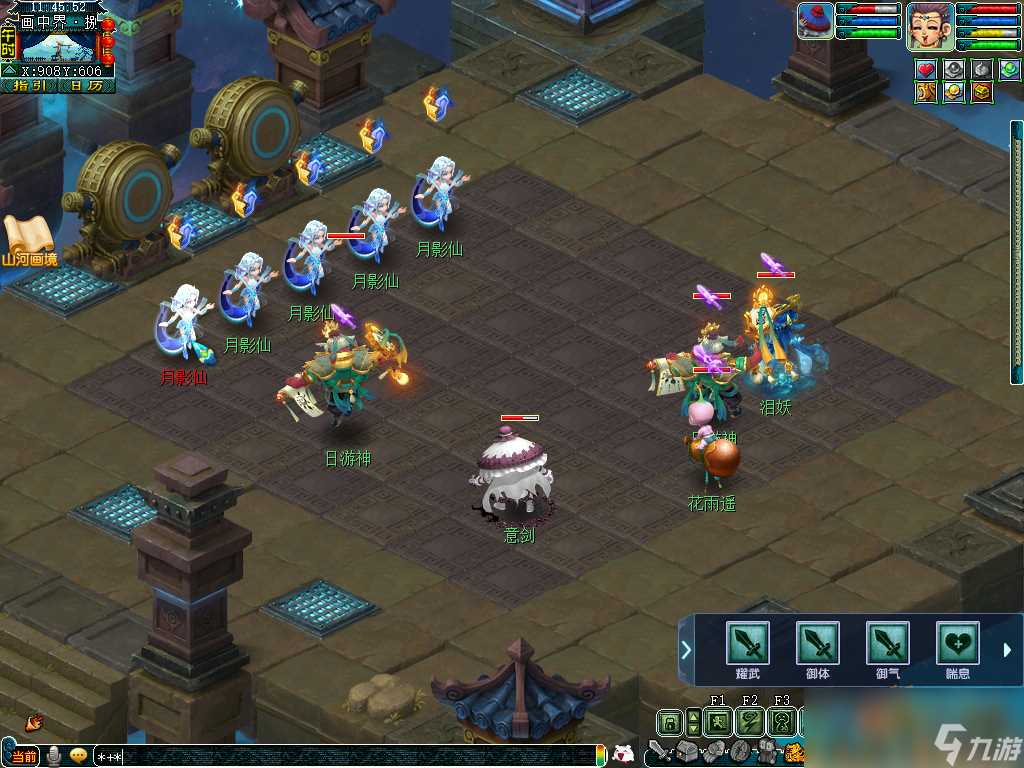The image size is (1024, 768).
Task: Activate the F2 tornado skill slot
Action: [749, 722]
